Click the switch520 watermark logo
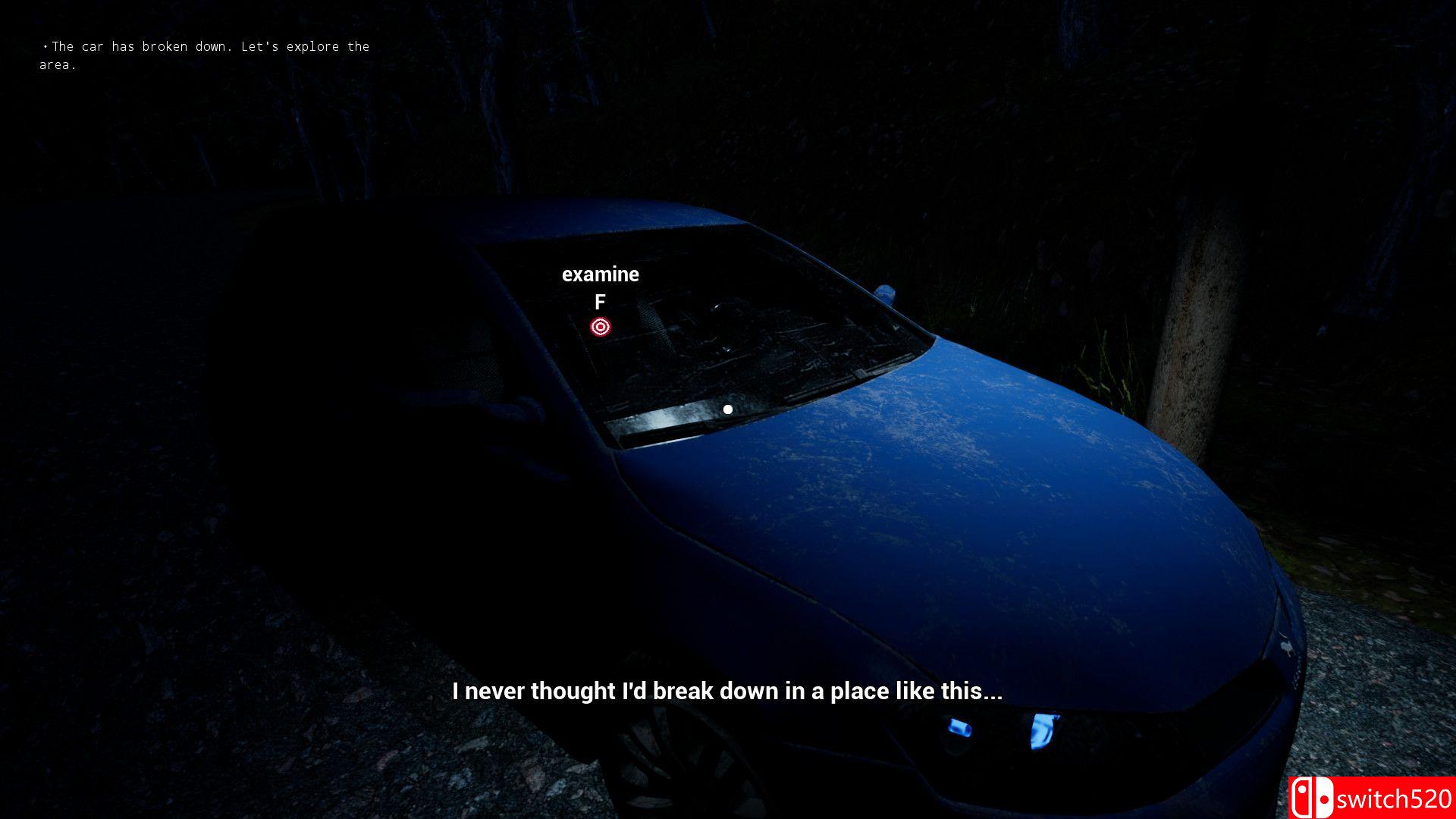Image resolution: width=1456 pixels, height=819 pixels. pos(1371,798)
